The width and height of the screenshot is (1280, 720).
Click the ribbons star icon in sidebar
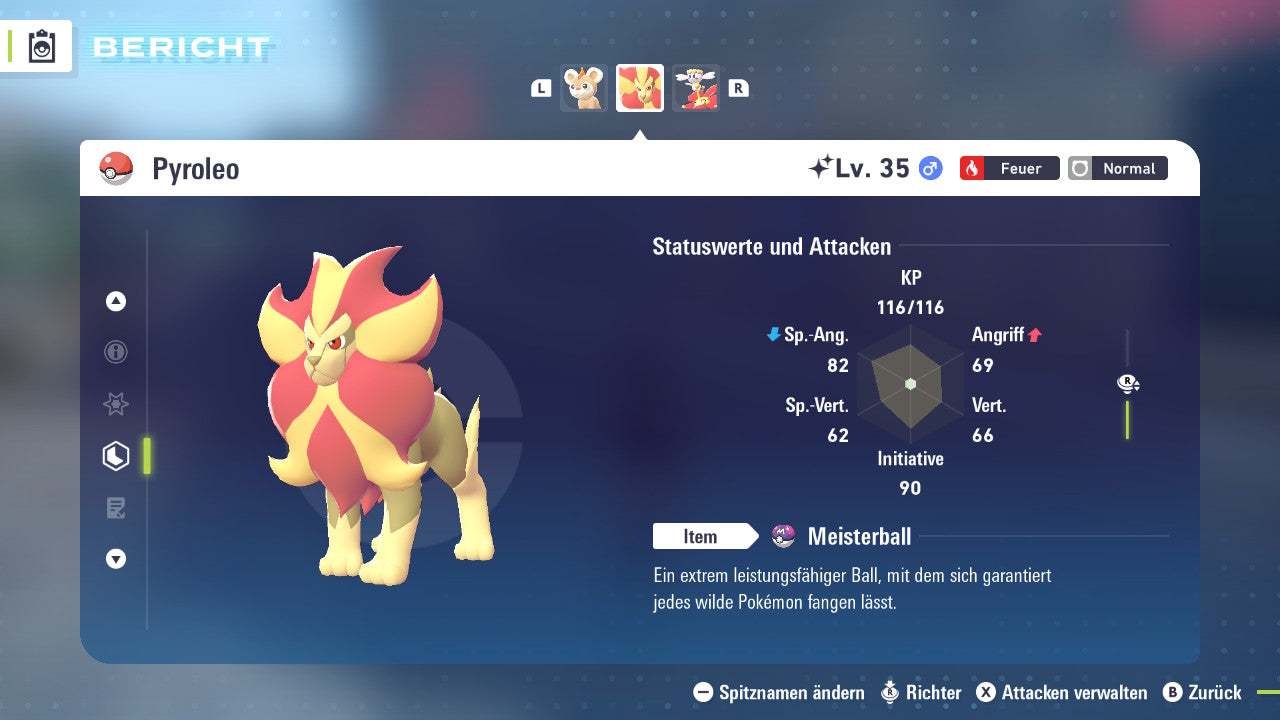[x=115, y=404]
